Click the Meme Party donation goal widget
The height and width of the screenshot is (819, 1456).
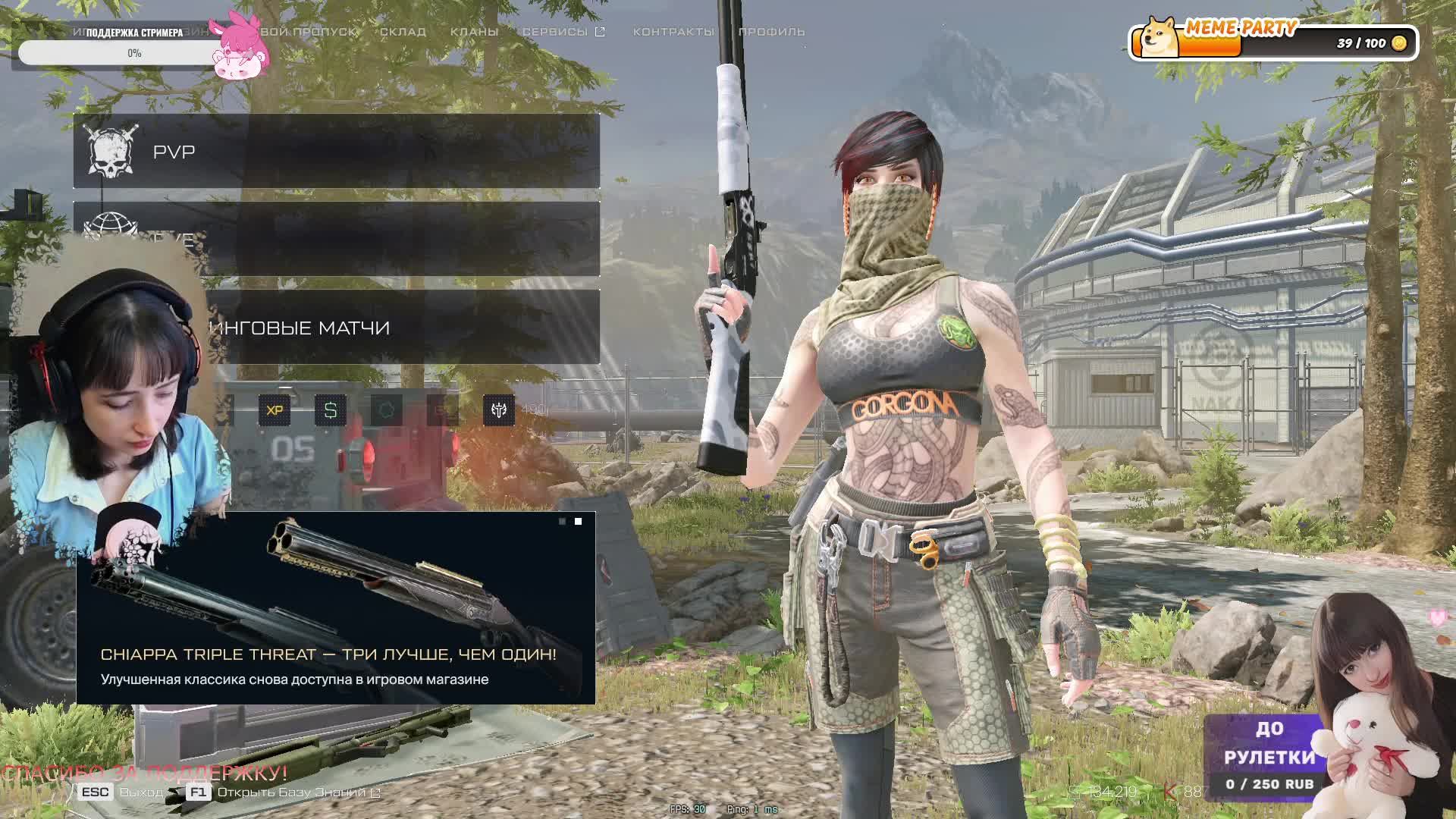pos(1273,42)
